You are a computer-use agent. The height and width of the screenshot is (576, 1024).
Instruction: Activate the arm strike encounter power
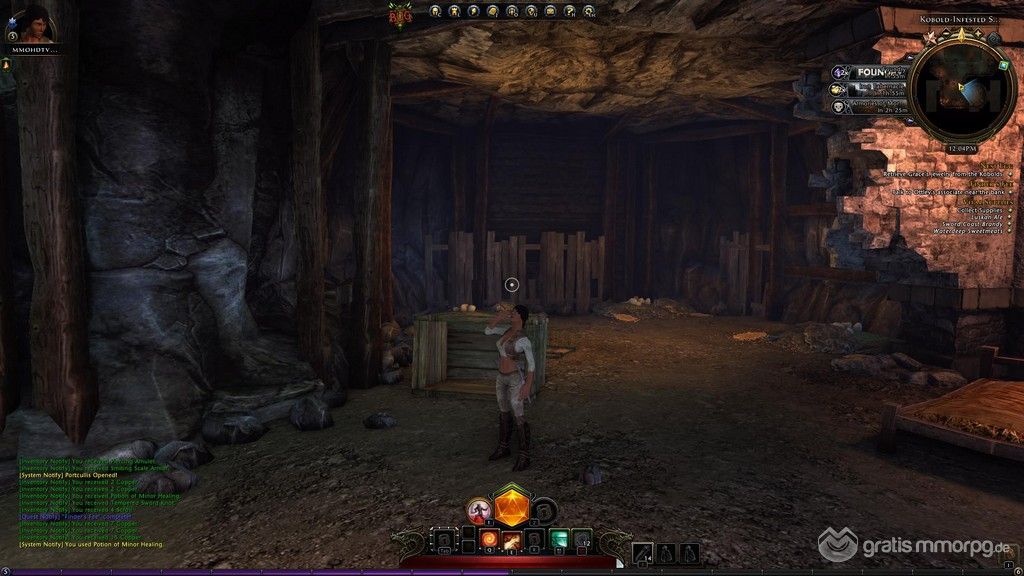click(x=512, y=541)
